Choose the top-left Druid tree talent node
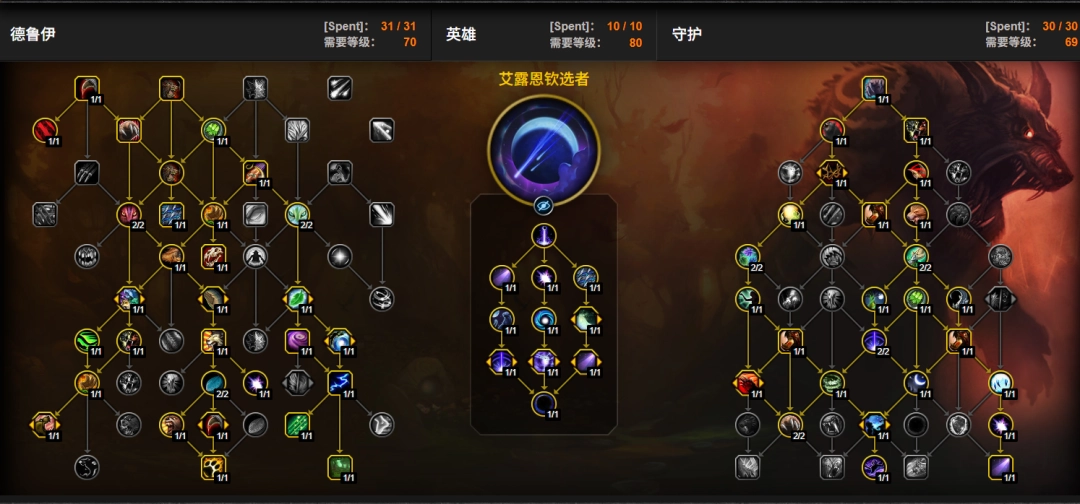The height and width of the screenshot is (504, 1080). pos(87,88)
